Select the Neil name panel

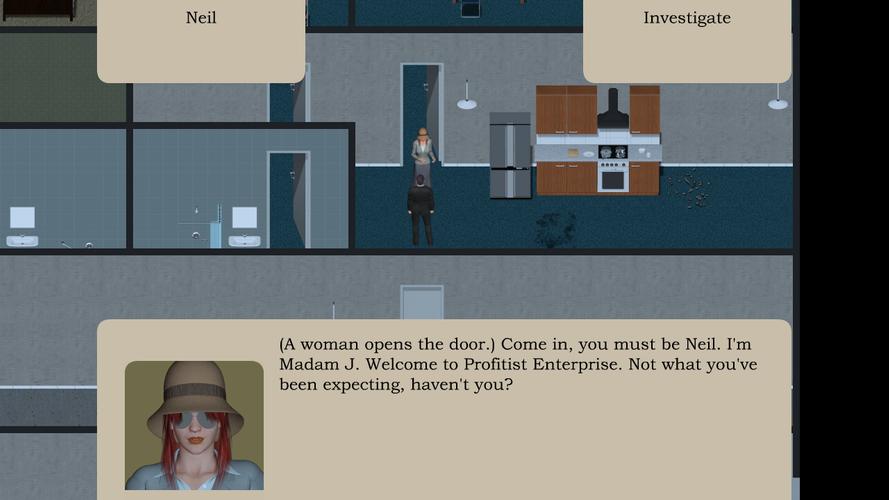tap(201, 38)
